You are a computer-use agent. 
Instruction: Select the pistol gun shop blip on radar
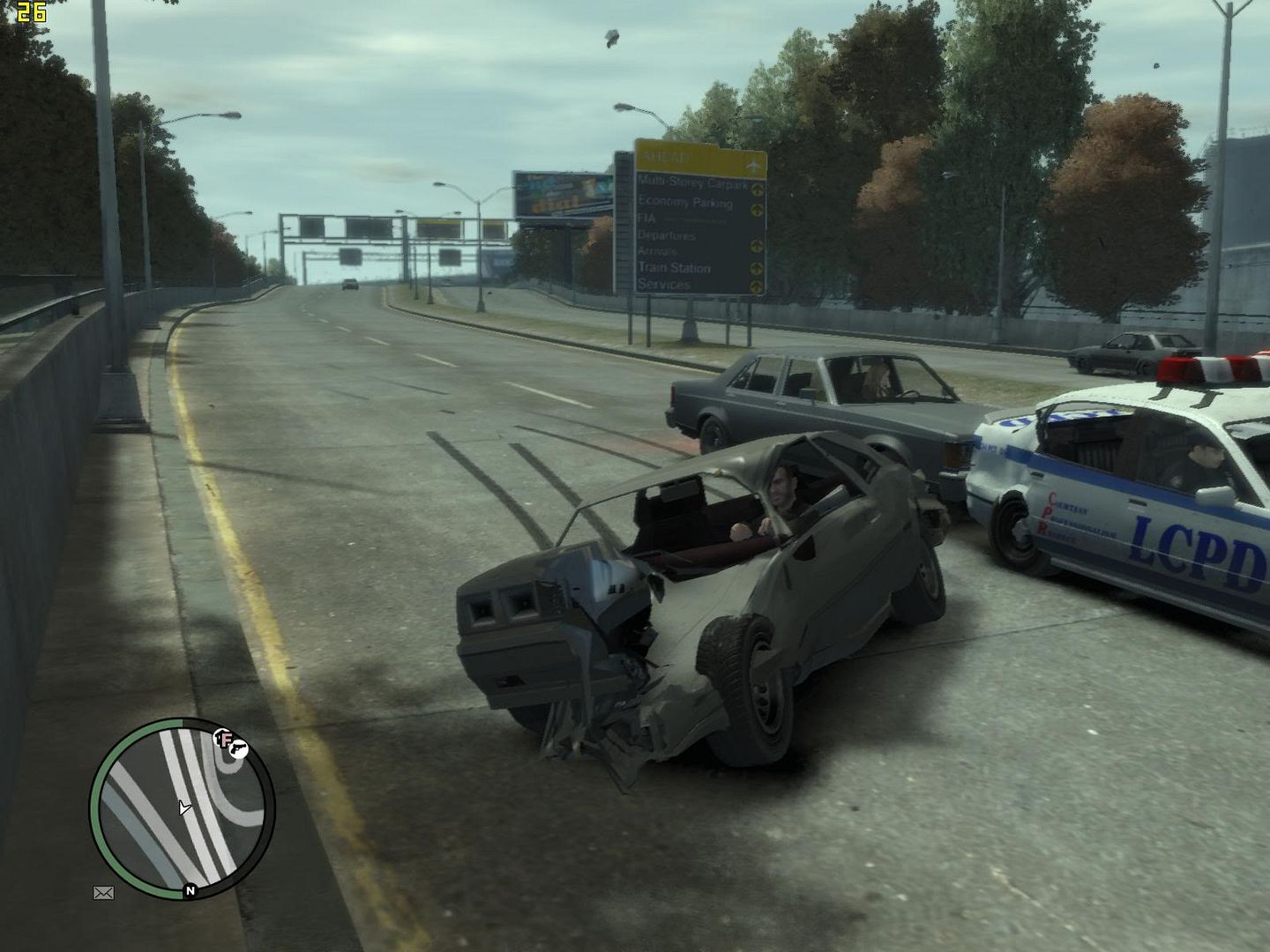237,748
